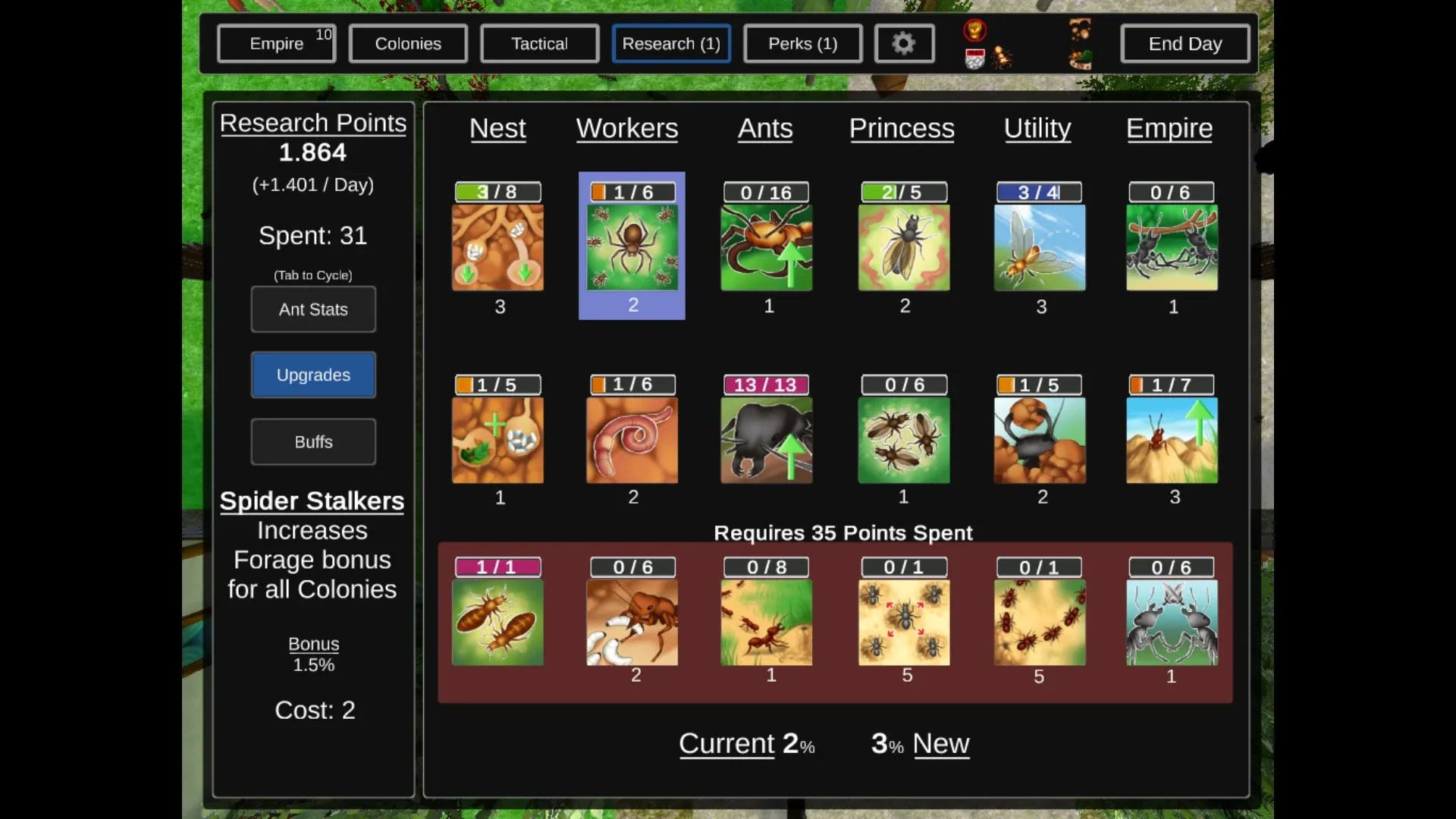Select the termite 1/1 research in locked row
Screen dimensions: 1456x819
[497, 620]
